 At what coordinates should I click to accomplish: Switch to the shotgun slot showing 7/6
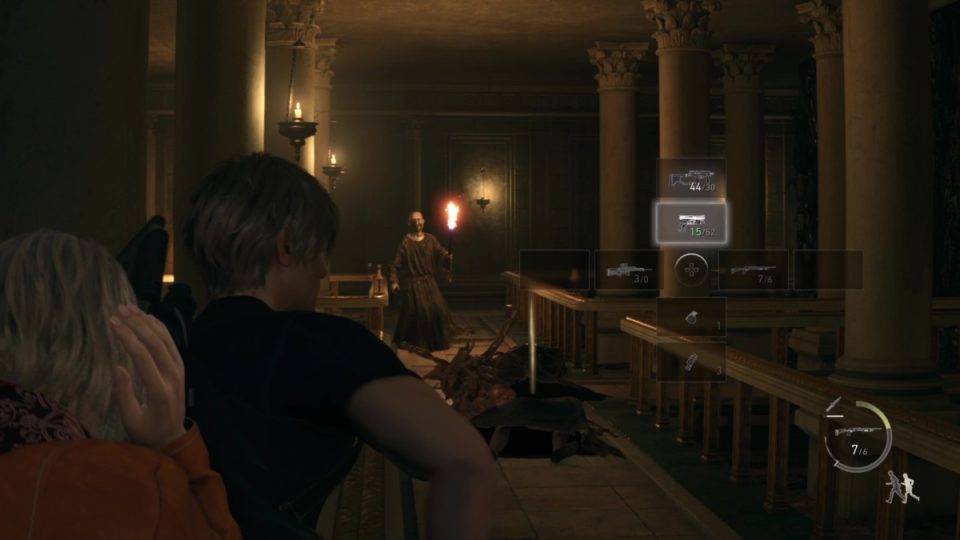pyautogui.click(x=753, y=270)
